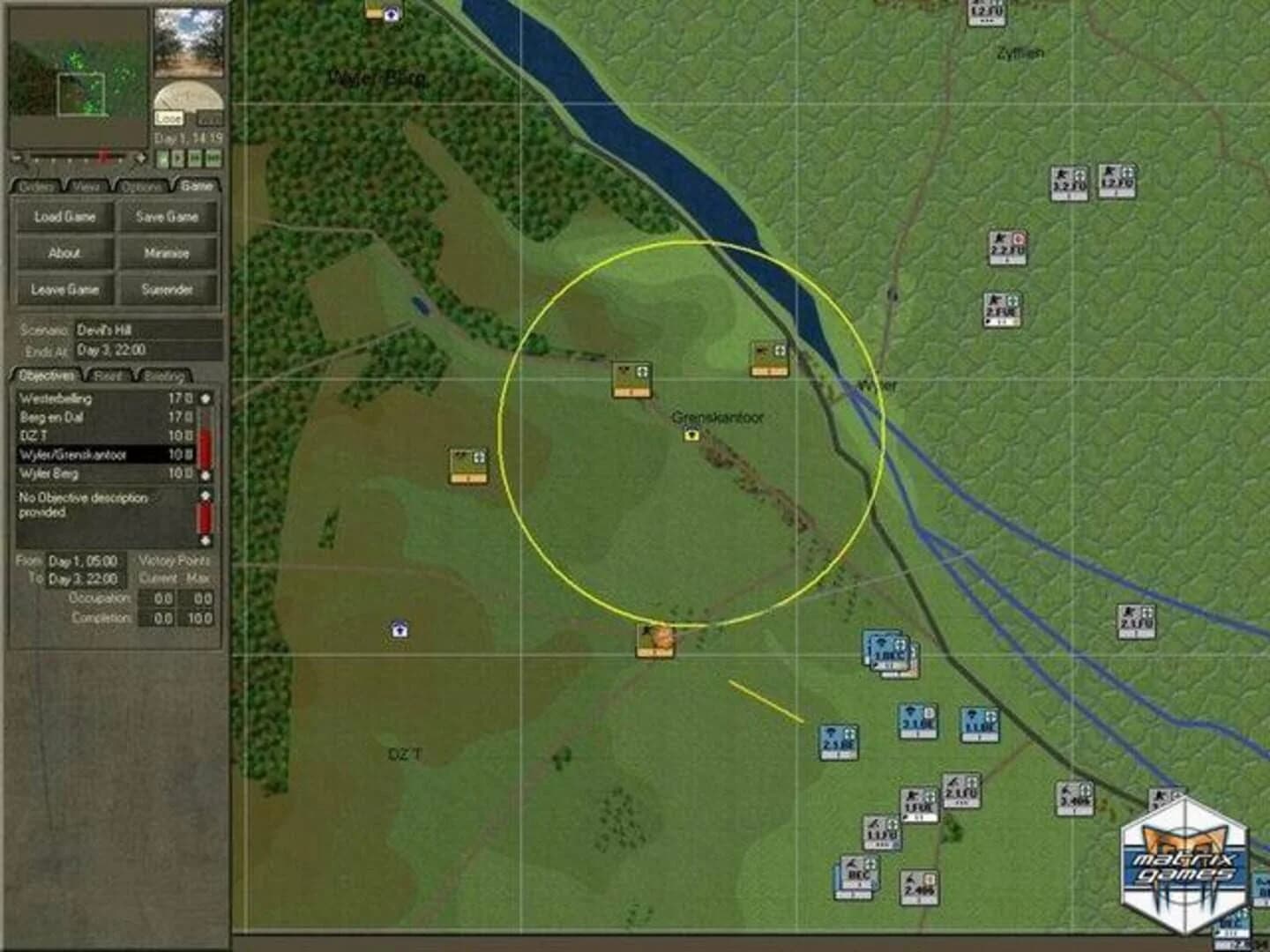
Task: Click the minimap to recenter the view
Action: point(79,75)
